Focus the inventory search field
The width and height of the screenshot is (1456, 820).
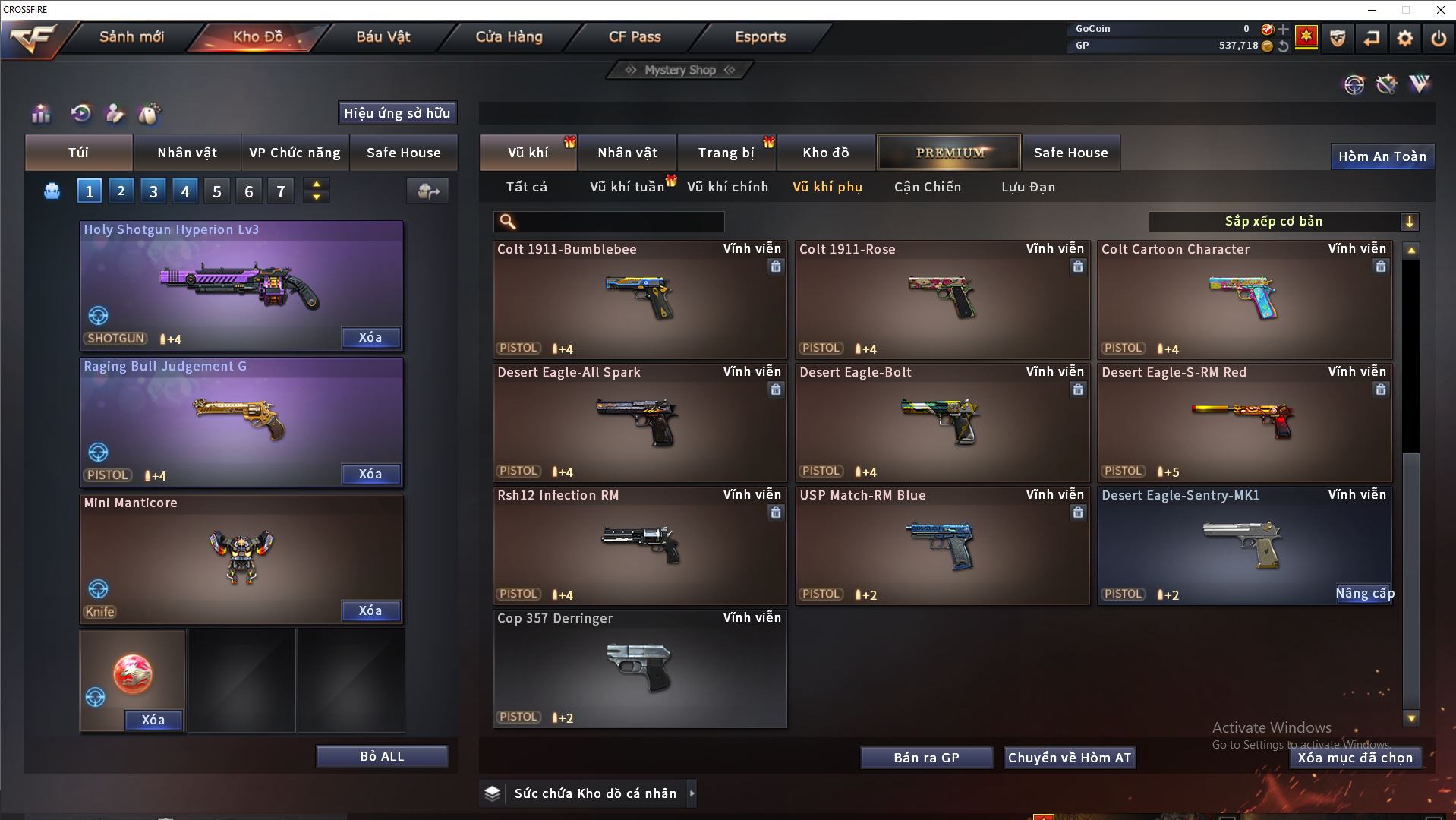tap(619, 222)
